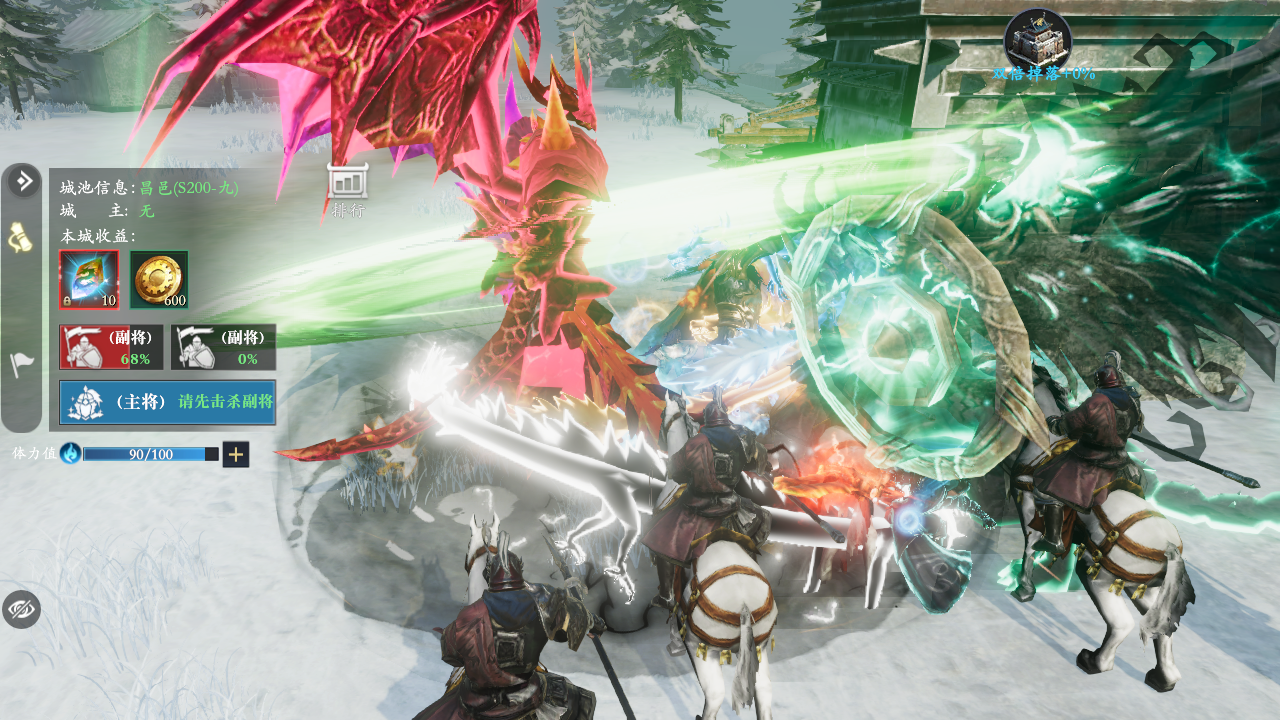Add stamina with the plus button
The image size is (1280, 720).
(236, 454)
